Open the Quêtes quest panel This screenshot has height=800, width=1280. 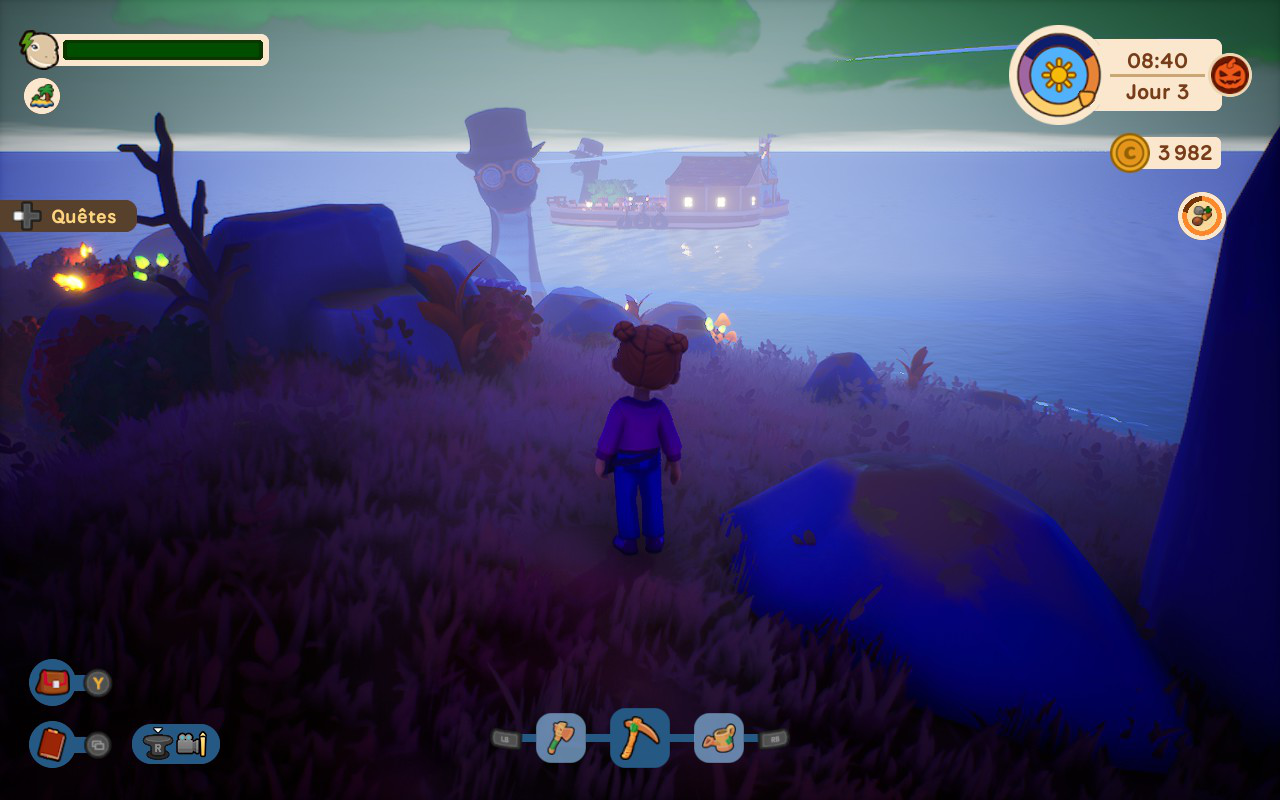68,216
